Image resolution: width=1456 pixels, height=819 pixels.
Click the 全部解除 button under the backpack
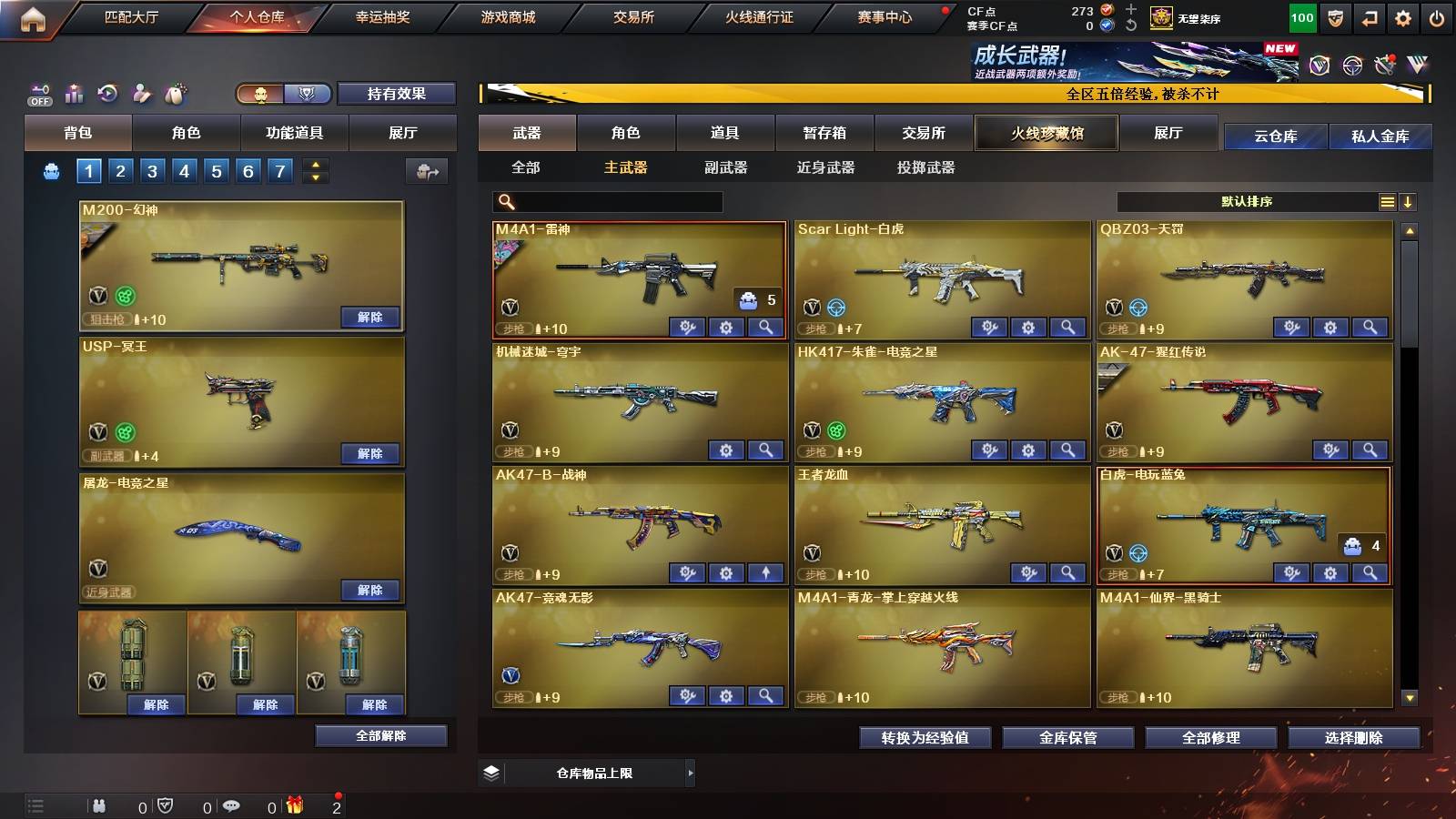pyautogui.click(x=380, y=735)
